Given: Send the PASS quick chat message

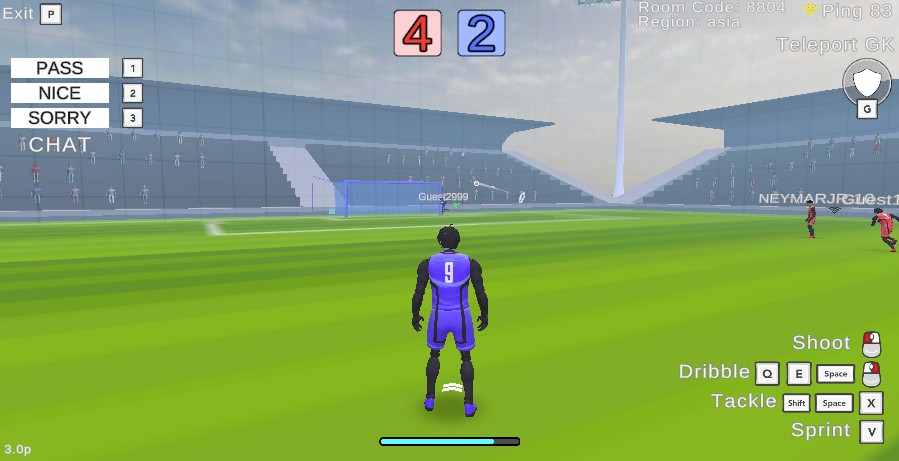Looking at the screenshot, I should [60, 68].
